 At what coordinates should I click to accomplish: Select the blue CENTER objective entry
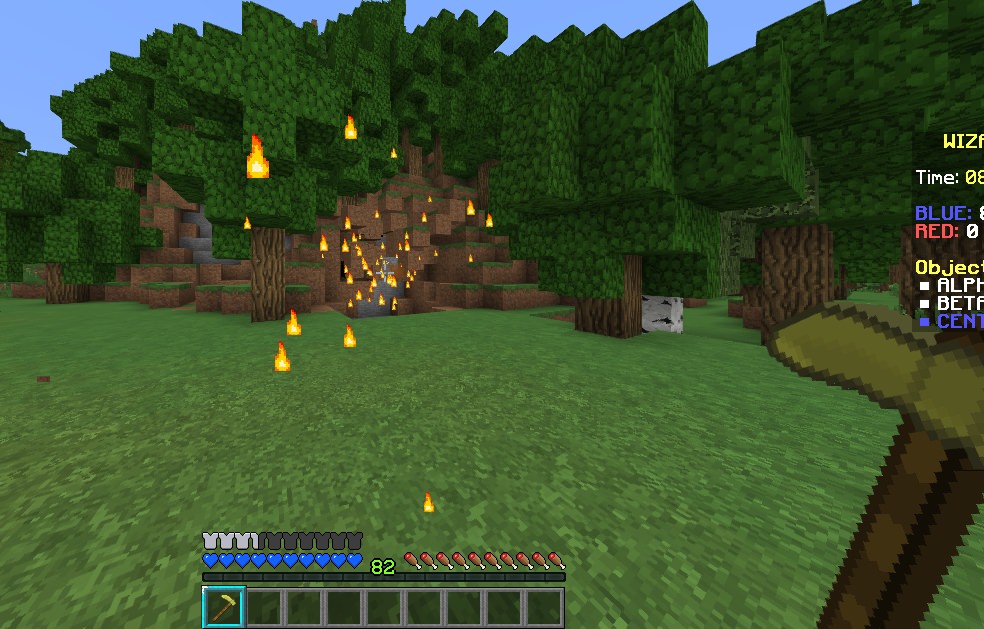(x=958, y=321)
